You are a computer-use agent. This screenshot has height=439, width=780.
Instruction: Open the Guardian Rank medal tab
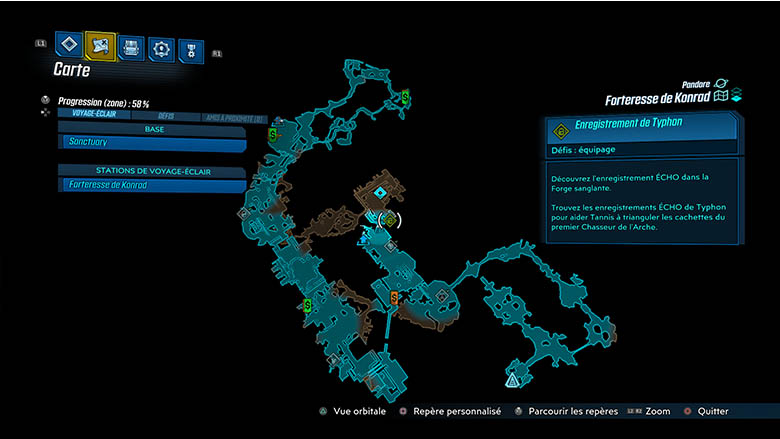point(190,50)
